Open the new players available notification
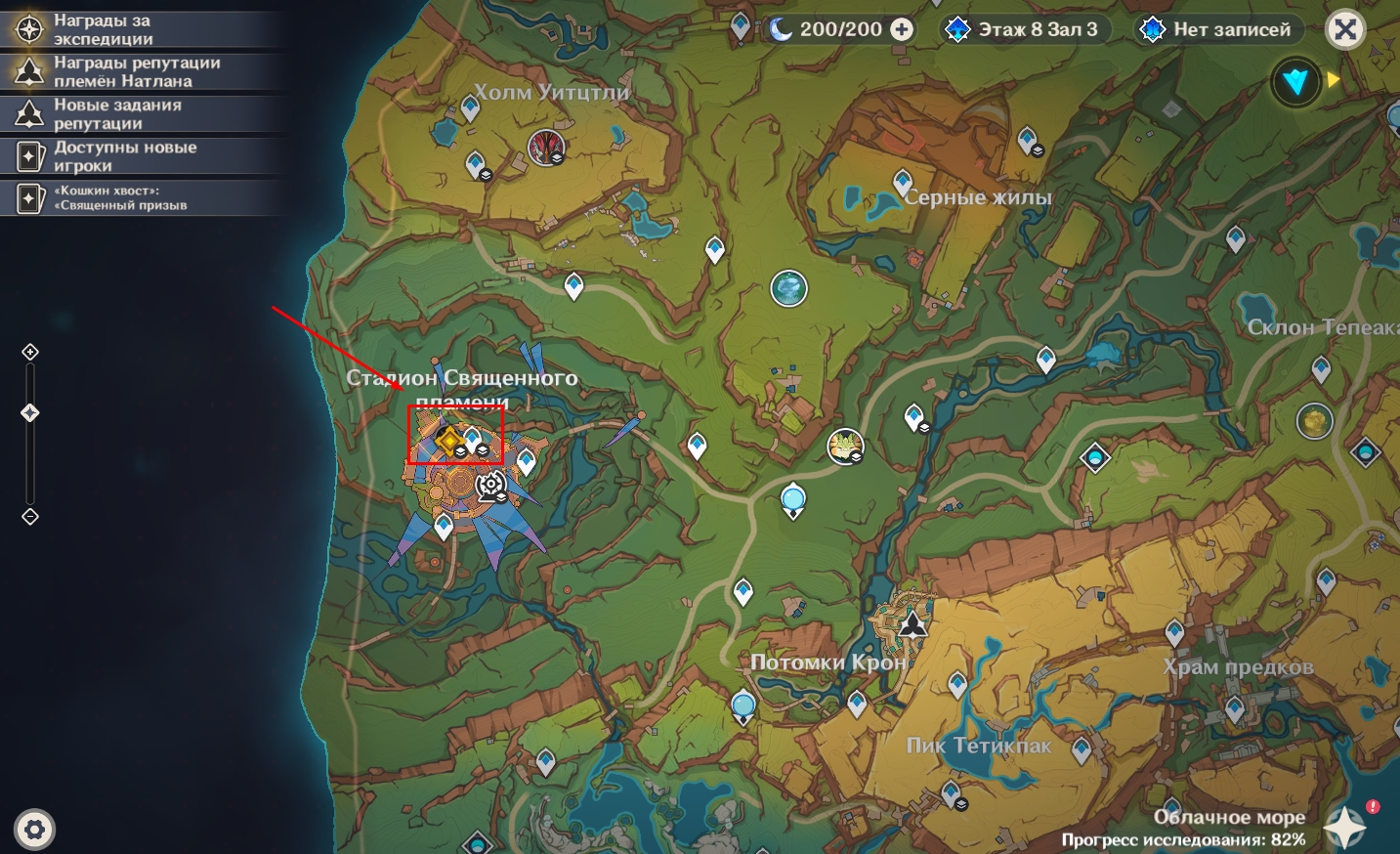1400x854 pixels. pyautogui.click(x=125, y=156)
